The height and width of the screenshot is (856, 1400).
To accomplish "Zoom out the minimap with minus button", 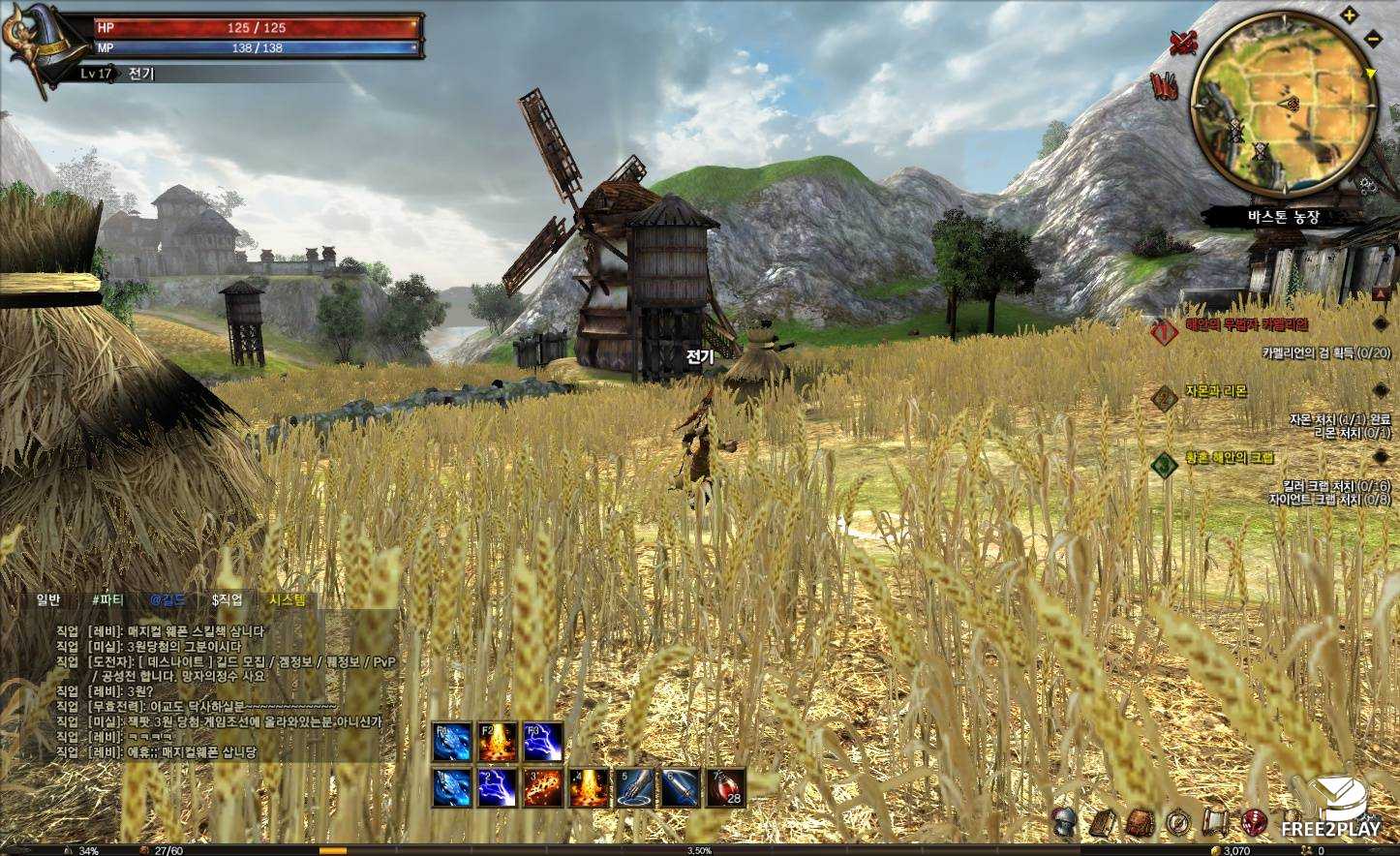I will coord(1373,38).
